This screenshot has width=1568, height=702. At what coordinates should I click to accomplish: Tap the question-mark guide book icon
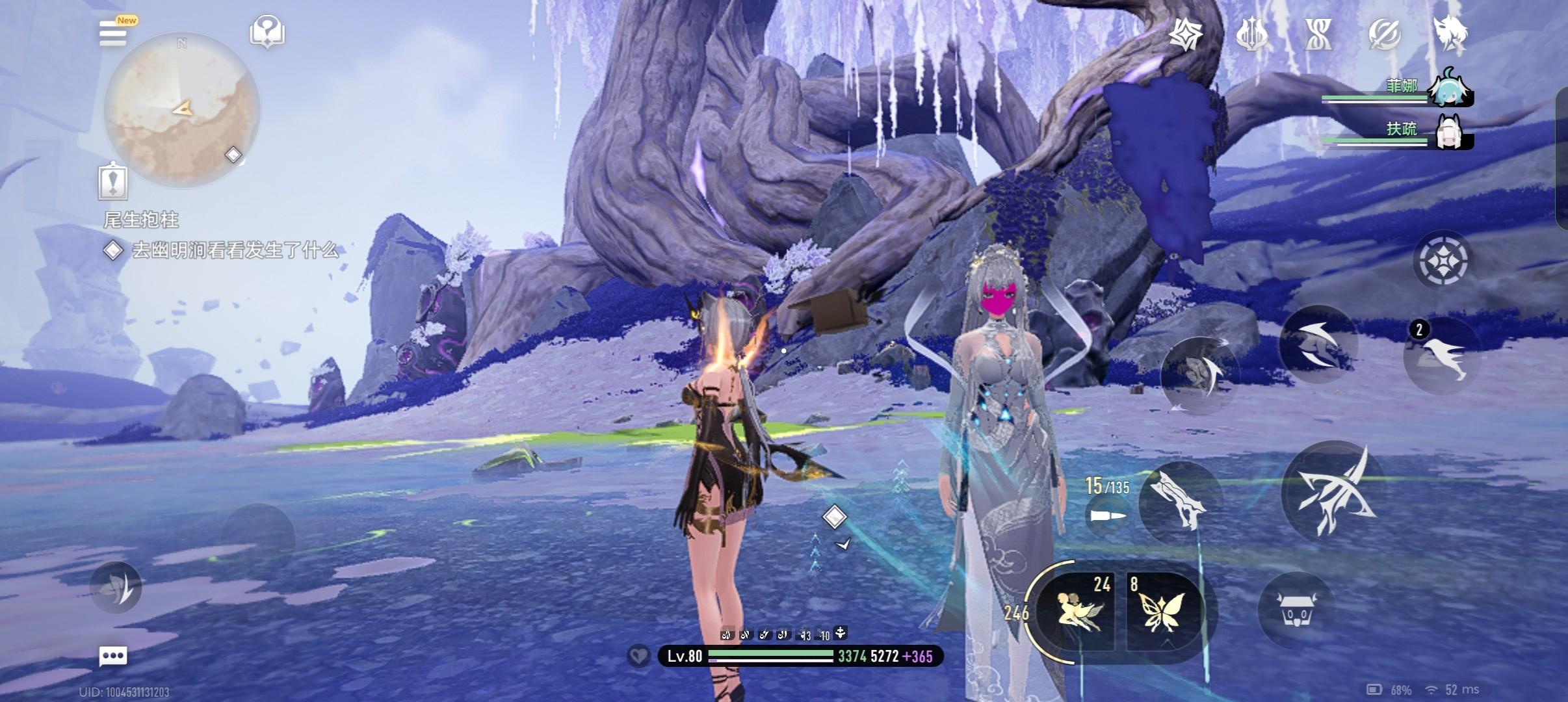[x=267, y=32]
